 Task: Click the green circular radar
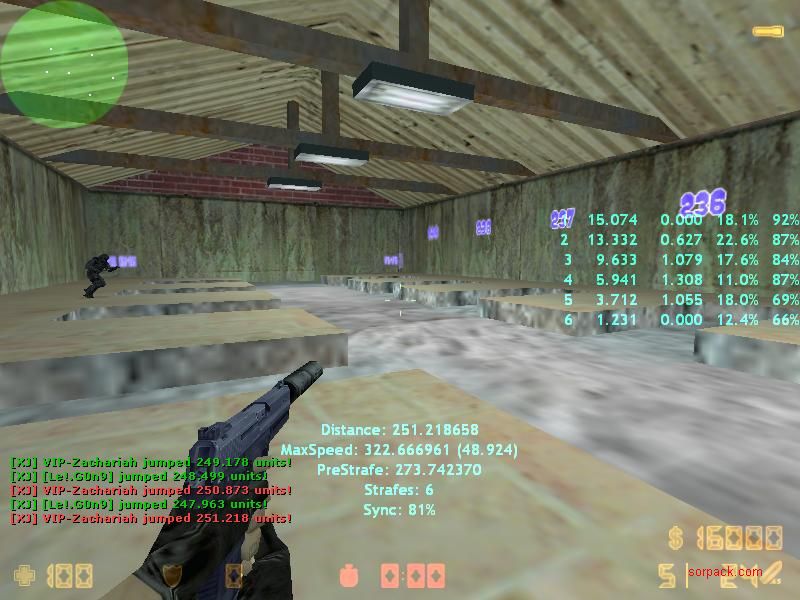point(64,62)
